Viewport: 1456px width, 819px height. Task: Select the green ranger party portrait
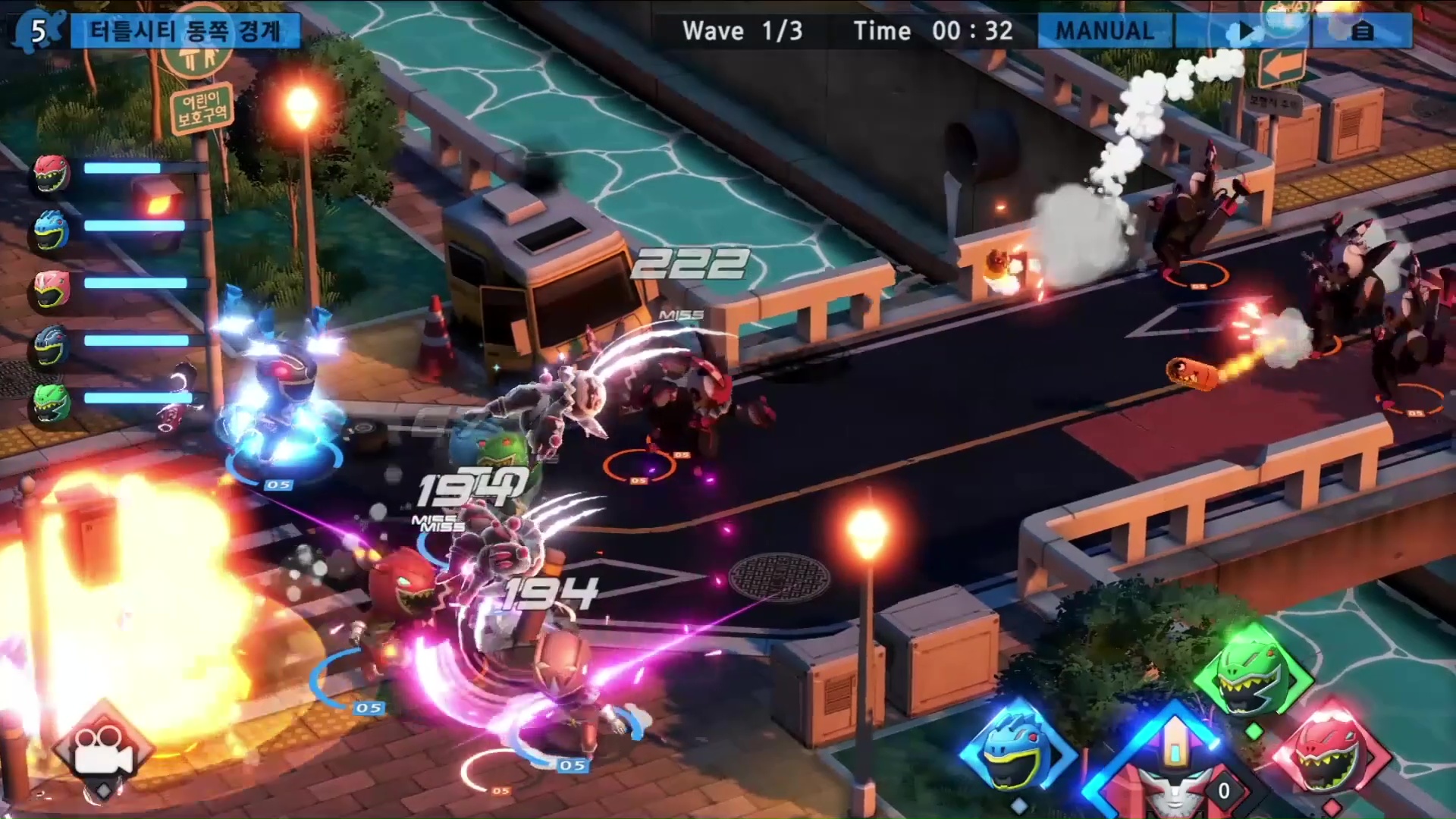point(52,402)
